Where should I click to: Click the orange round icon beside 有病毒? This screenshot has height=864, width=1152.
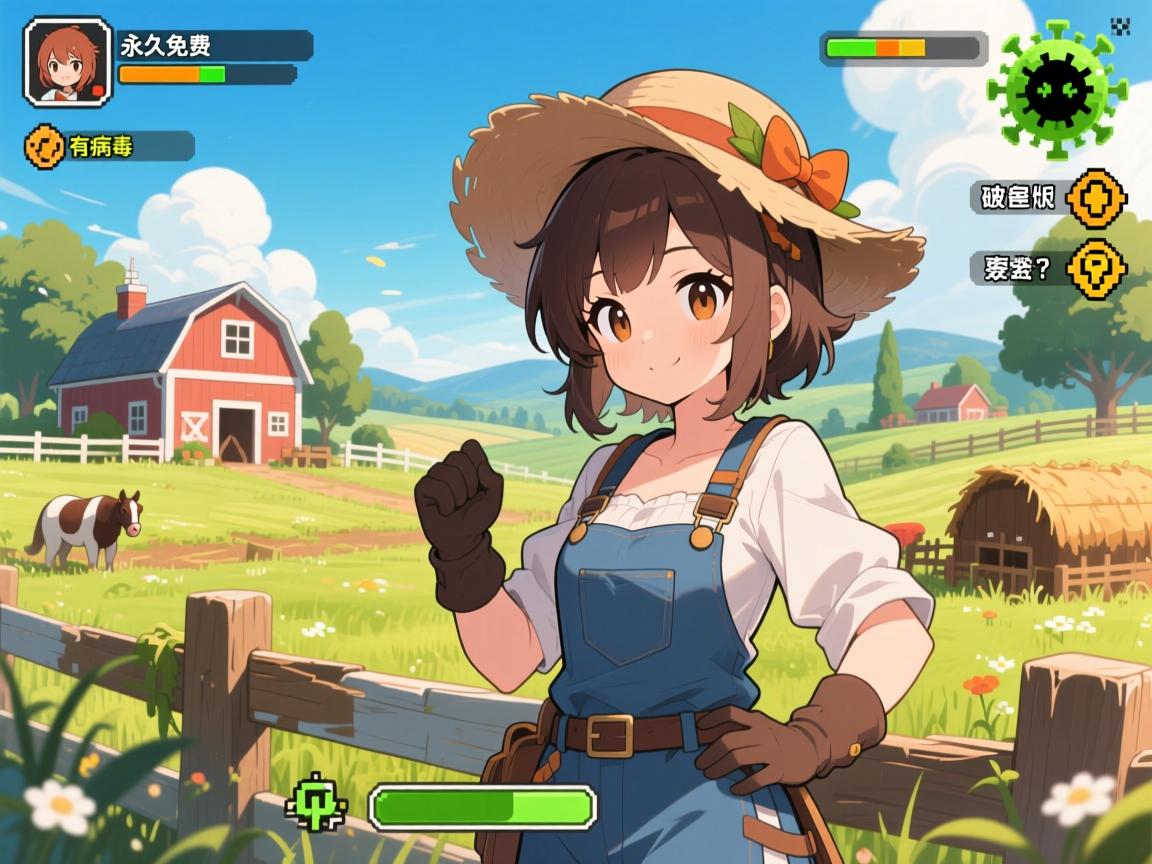click(x=44, y=146)
